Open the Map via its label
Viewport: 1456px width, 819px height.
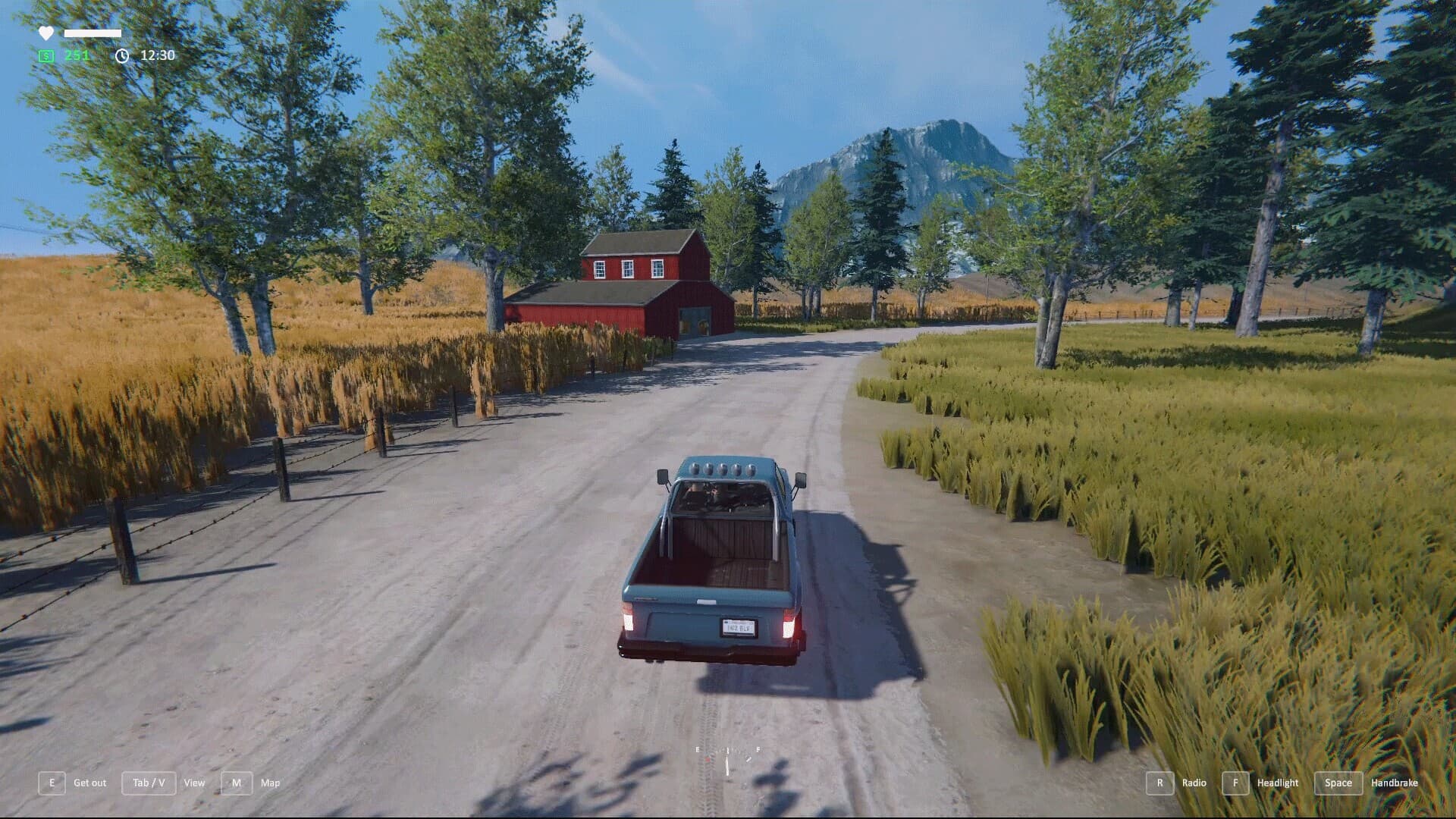click(271, 783)
